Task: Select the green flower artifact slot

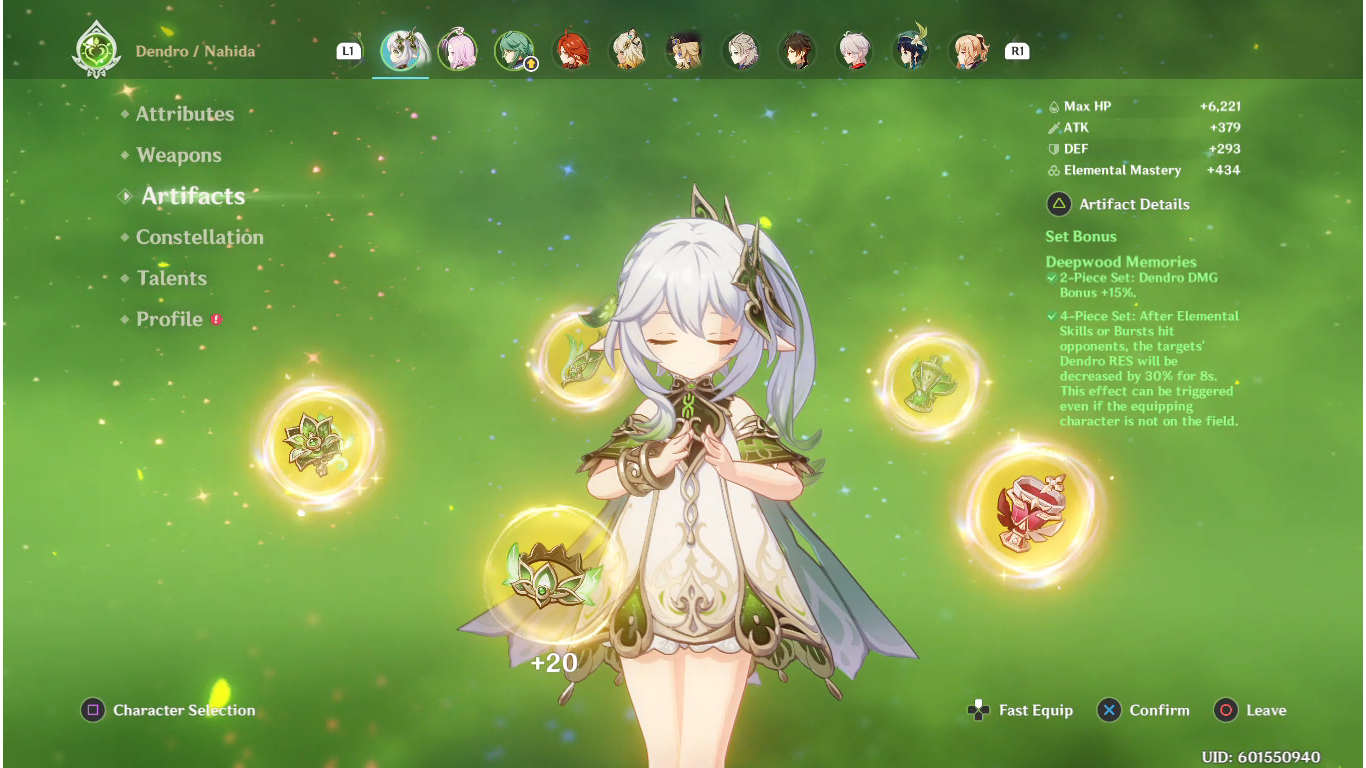Action: [316, 445]
